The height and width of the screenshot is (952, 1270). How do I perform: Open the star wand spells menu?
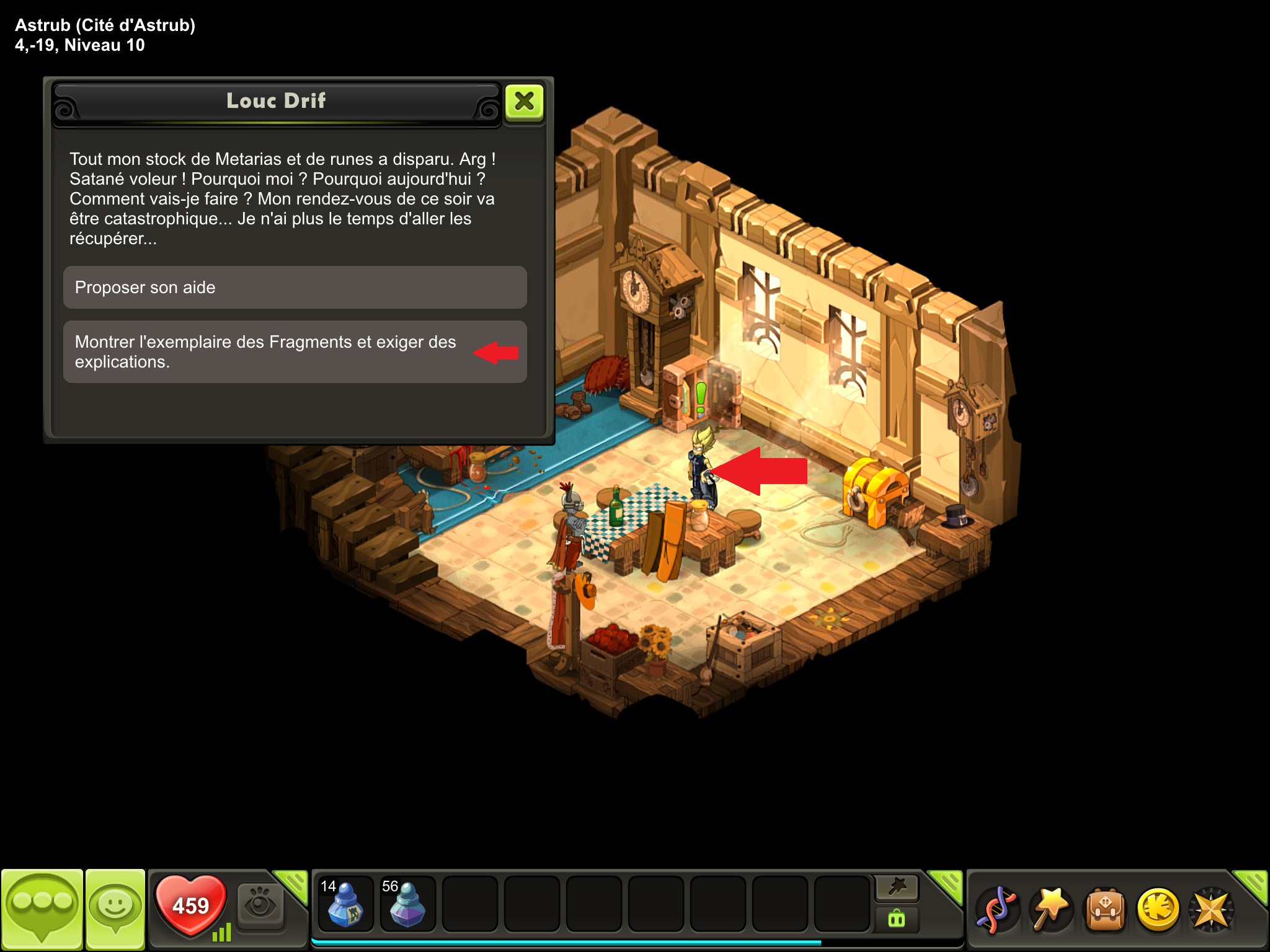point(1050,909)
